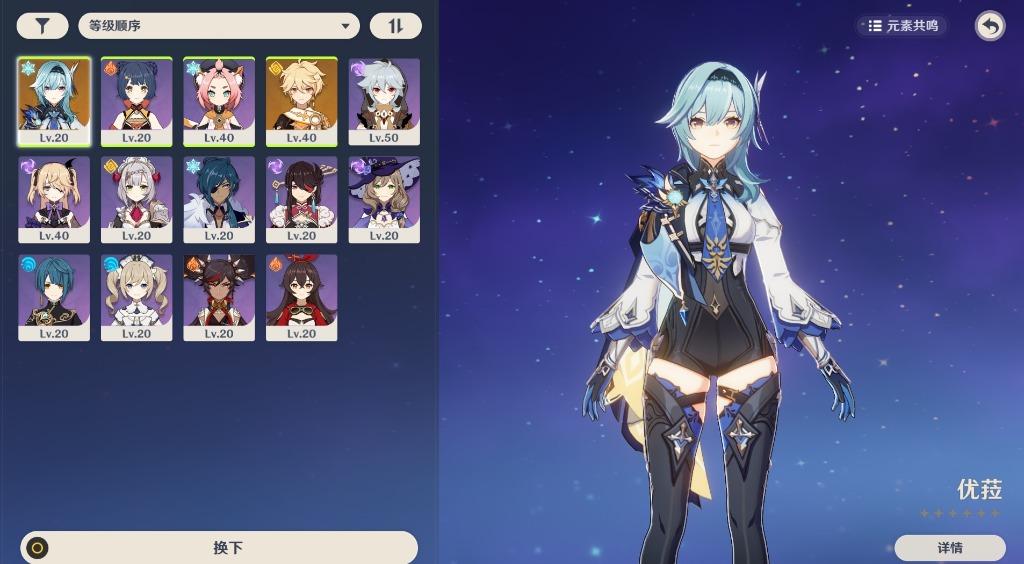Select Eula's portrait card
This screenshot has height=564, width=1024.
pos(54,101)
